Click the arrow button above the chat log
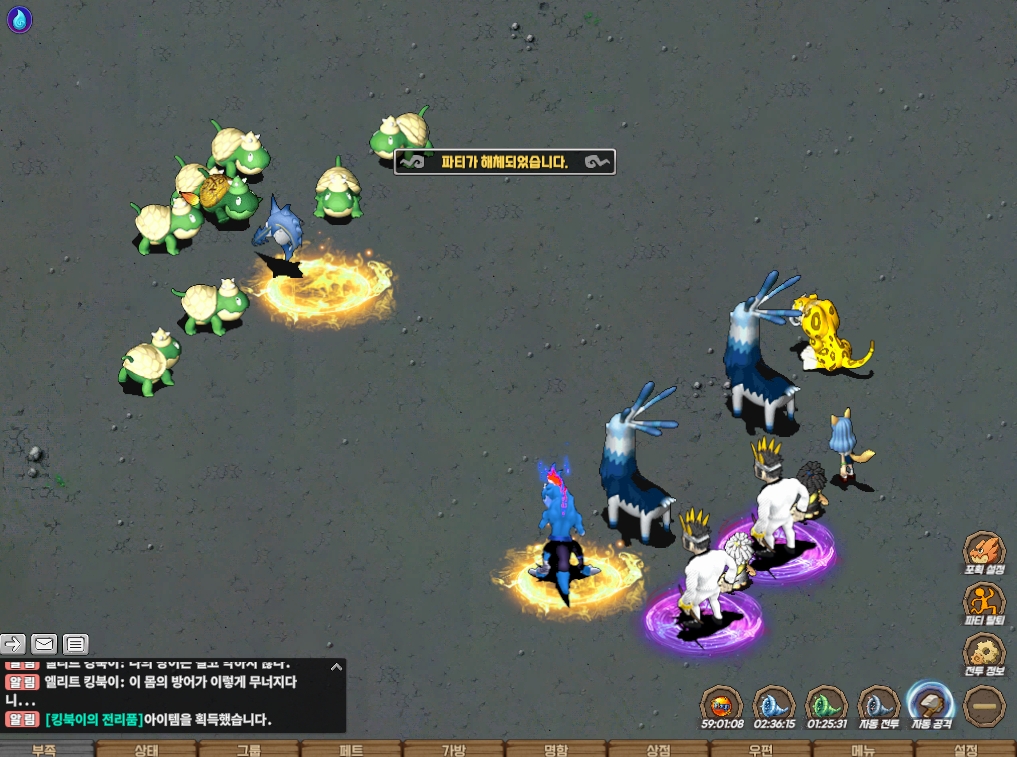Viewport: 1017px width, 757px height. (13, 644)
